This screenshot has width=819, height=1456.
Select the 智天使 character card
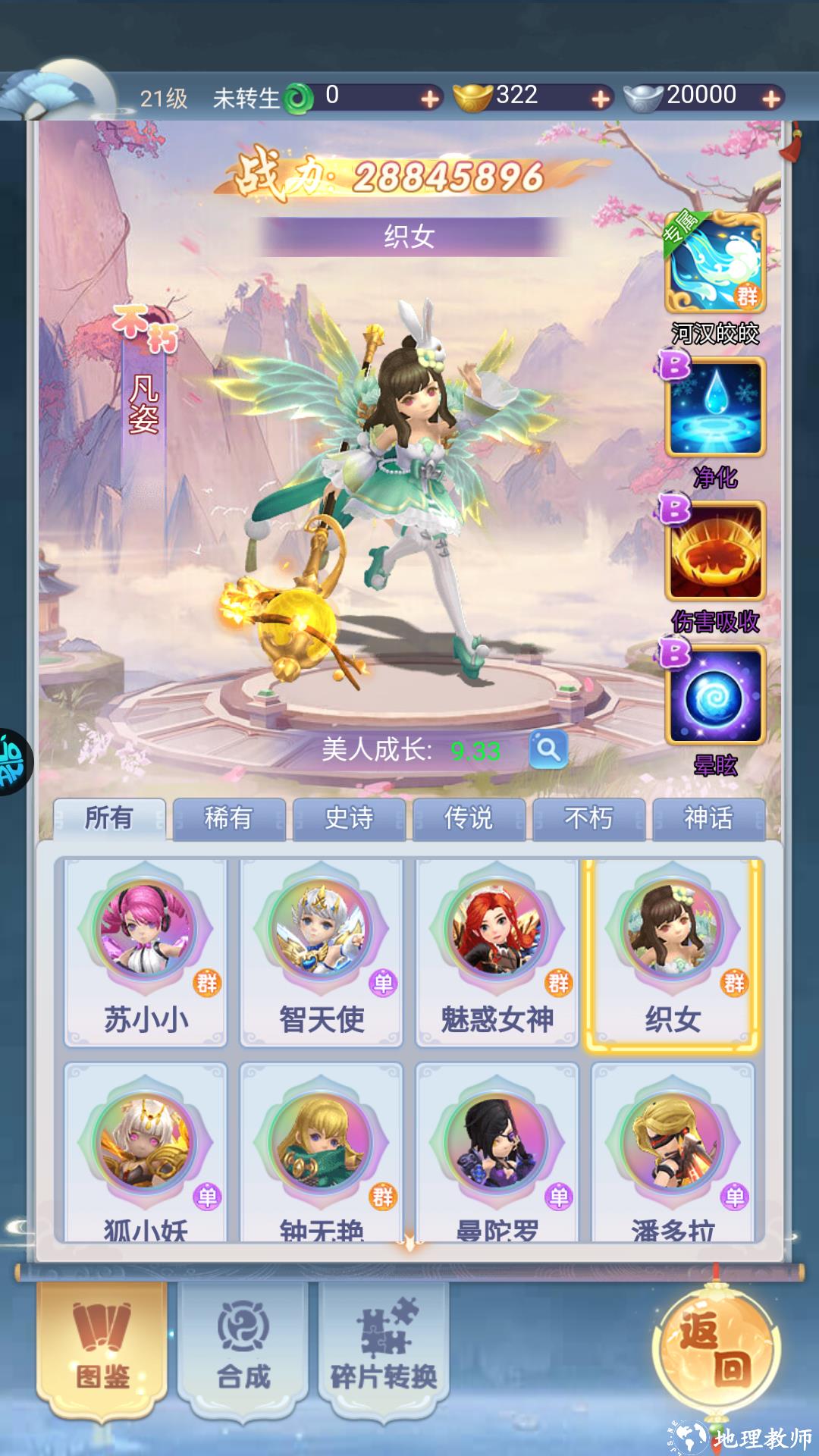[x=322, y=952]
